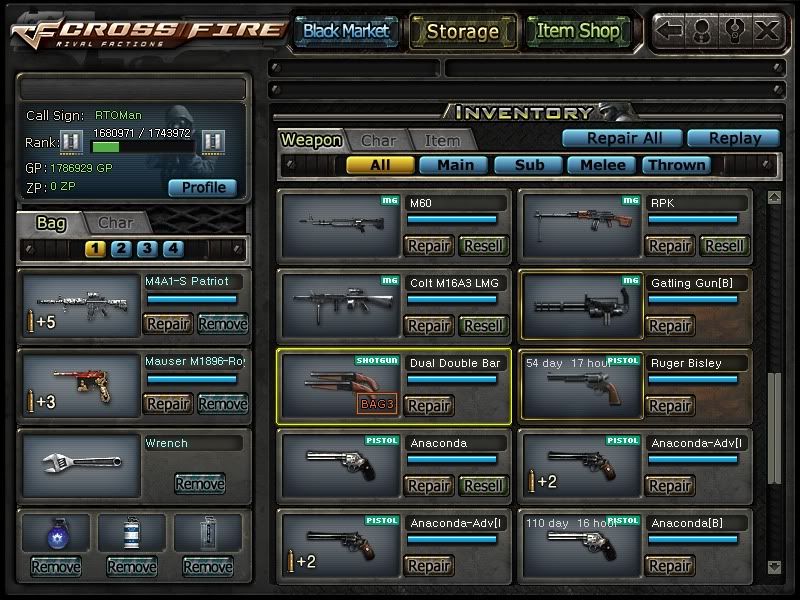Image resolution: width=800 pixels, height=600 pixels.
Task: Show only Melee weapons
Action: (x=602, y=165)
